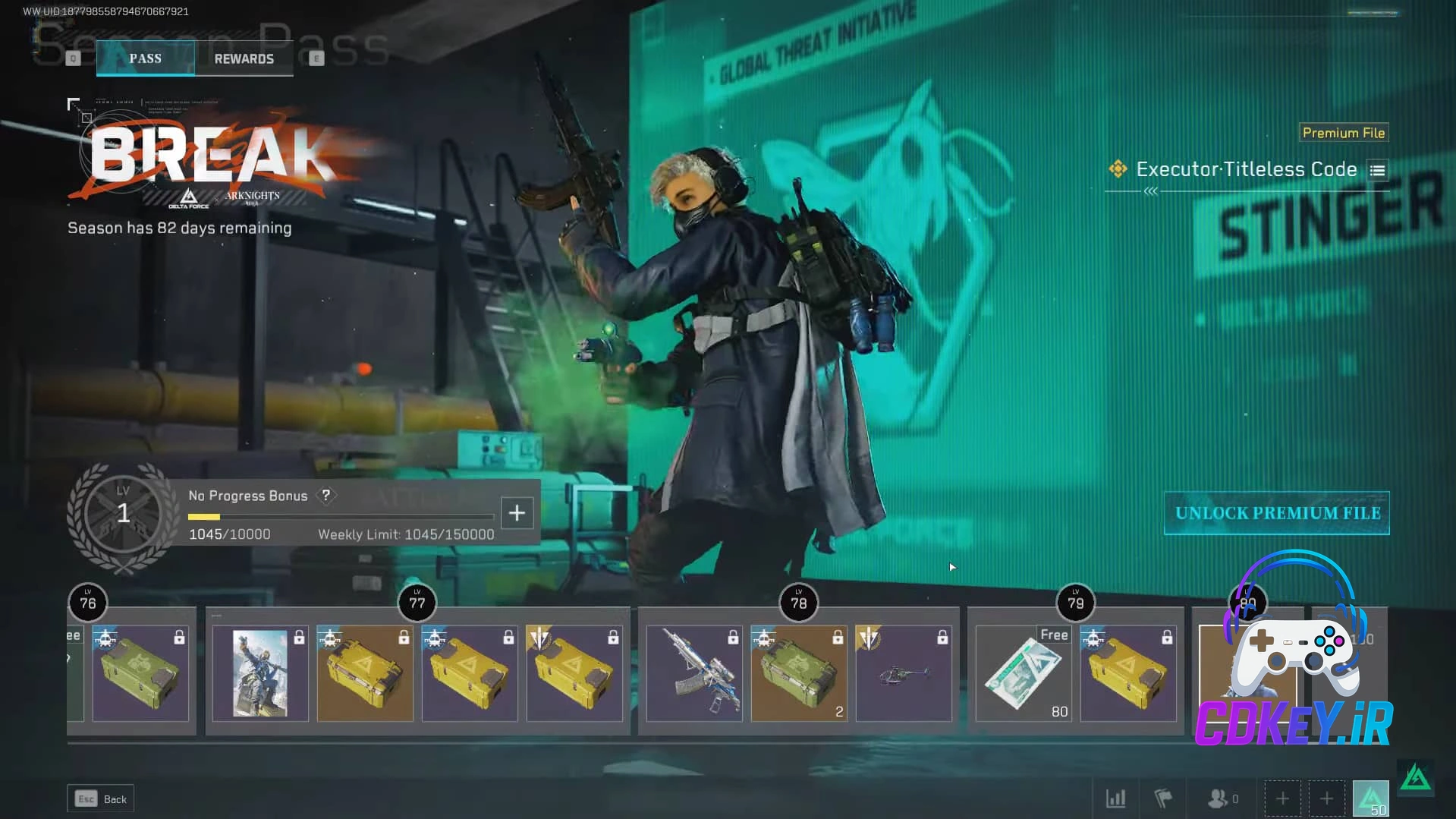Select the PASS tab

click(x=145, y=58)
